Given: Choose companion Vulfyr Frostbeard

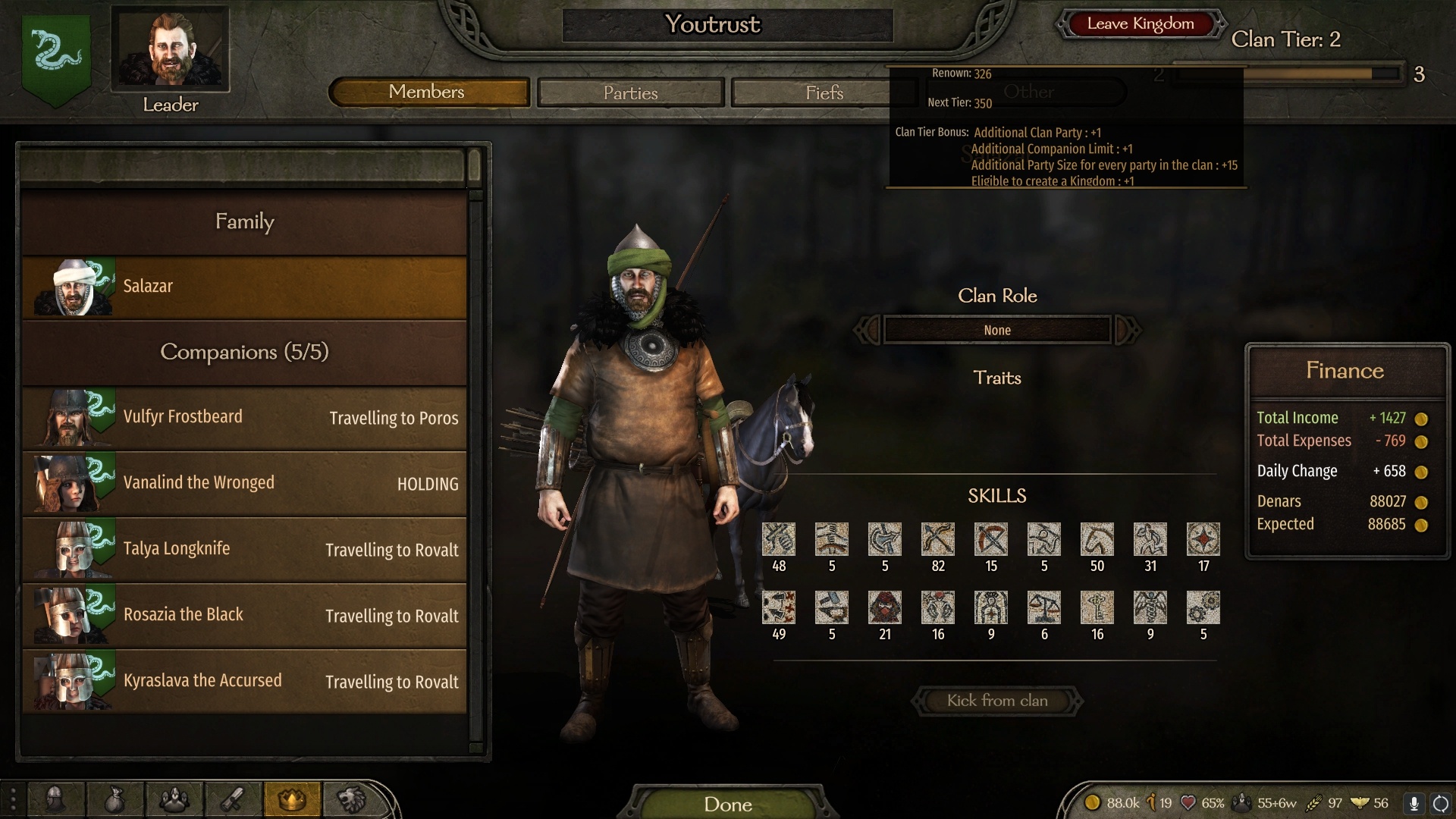Looking at the screenshot, I should pos(244,418).
